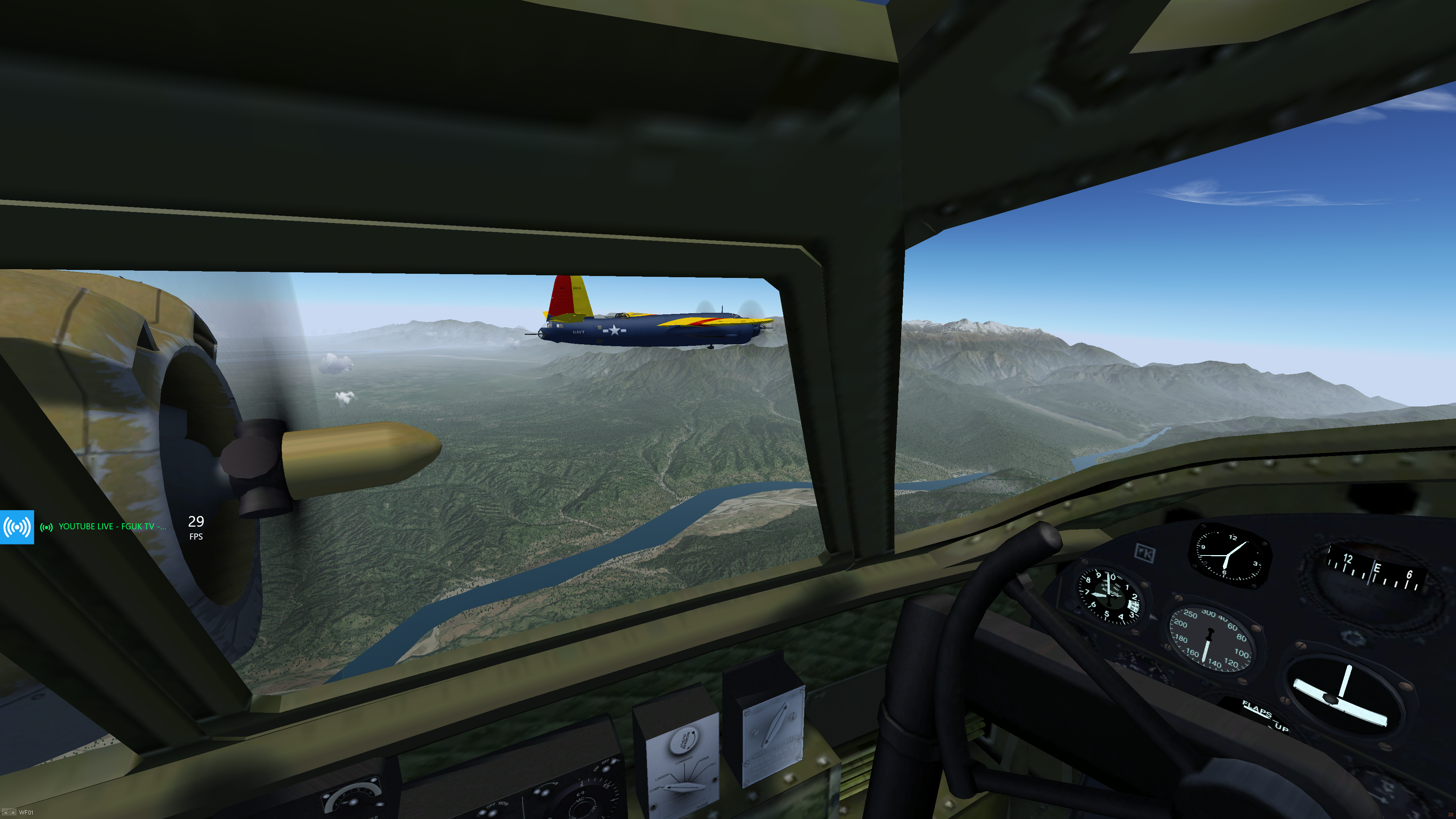Open the blue broadcast overlay icon
This screenshot has width=1456, height=819.
(x=17, y=527)
